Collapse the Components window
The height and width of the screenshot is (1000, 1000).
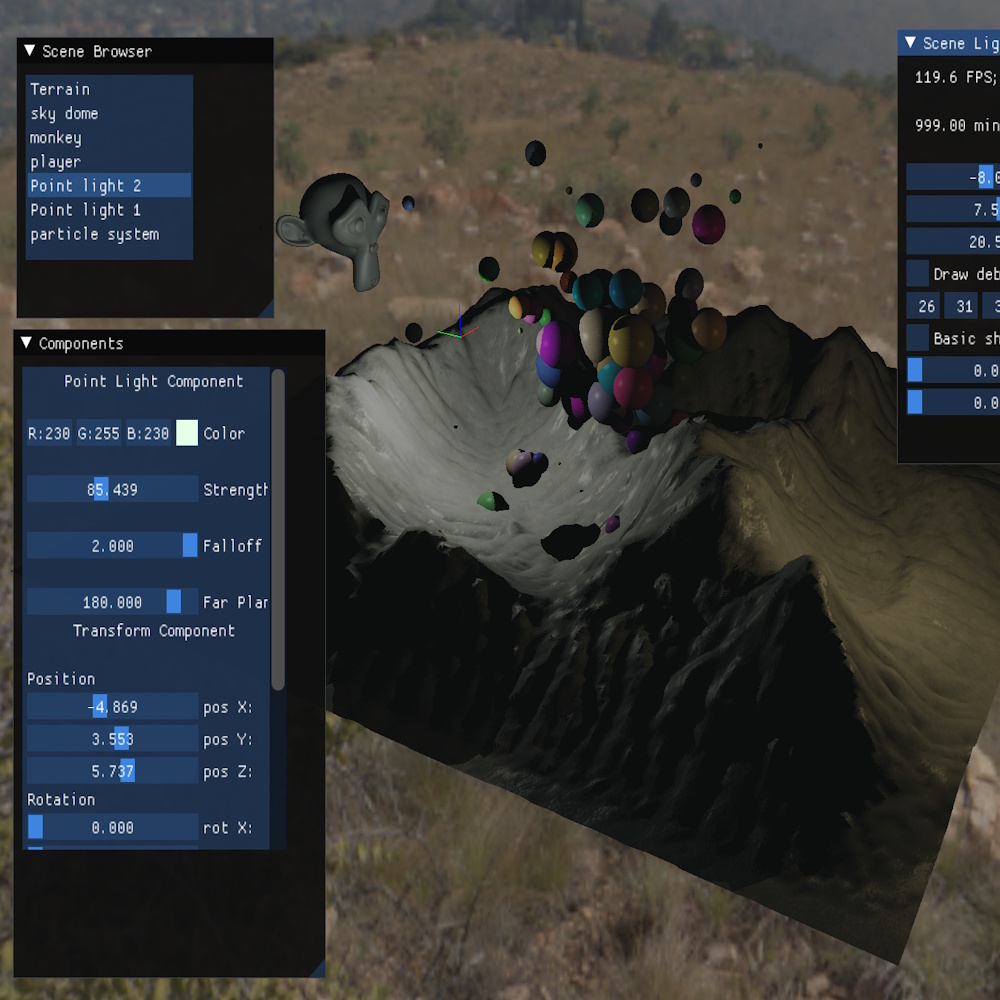(x=27, y=343)
